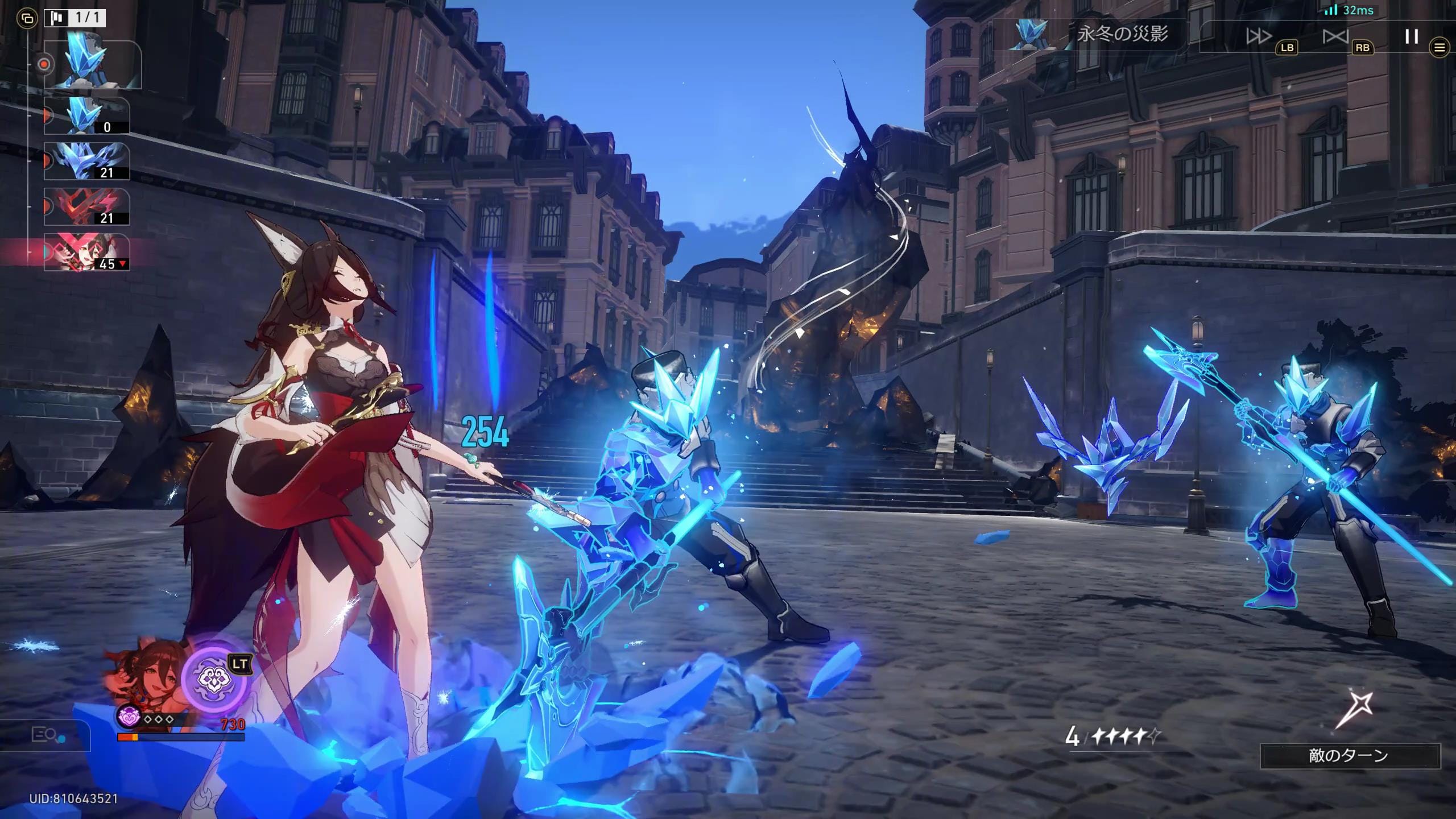
Task: Click the top-left overlapping squares icon
Action: point(26,19)
